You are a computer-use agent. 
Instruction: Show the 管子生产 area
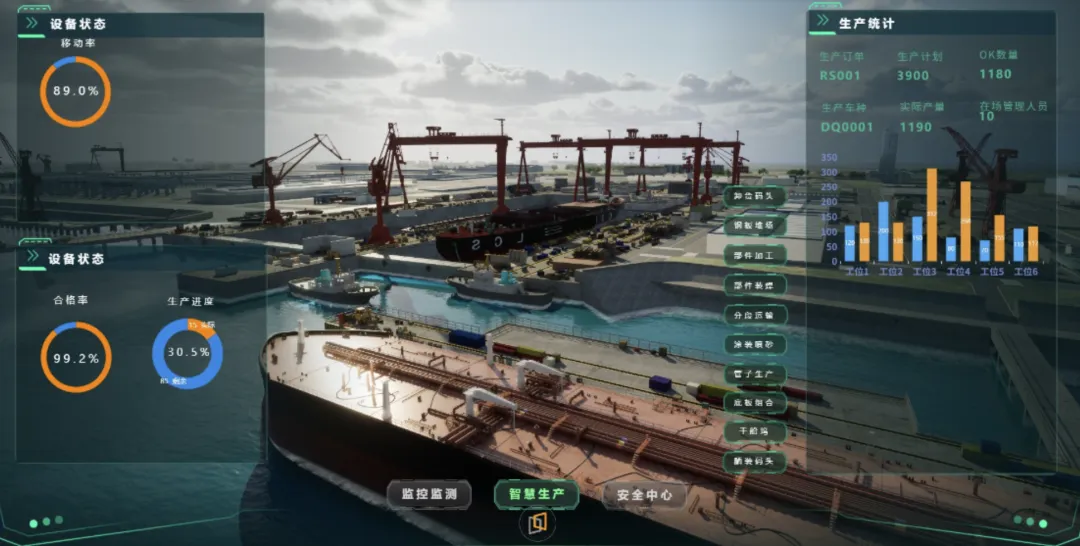tap(754, 373)
